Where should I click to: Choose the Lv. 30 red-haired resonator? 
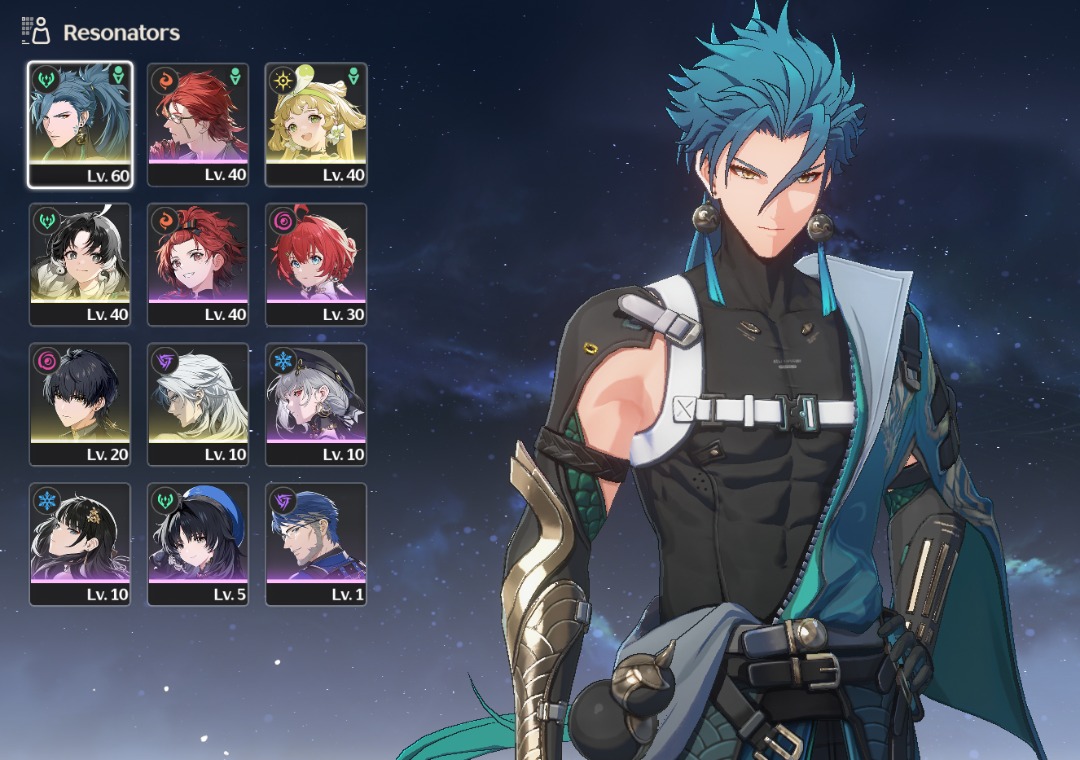click(316, 264)
